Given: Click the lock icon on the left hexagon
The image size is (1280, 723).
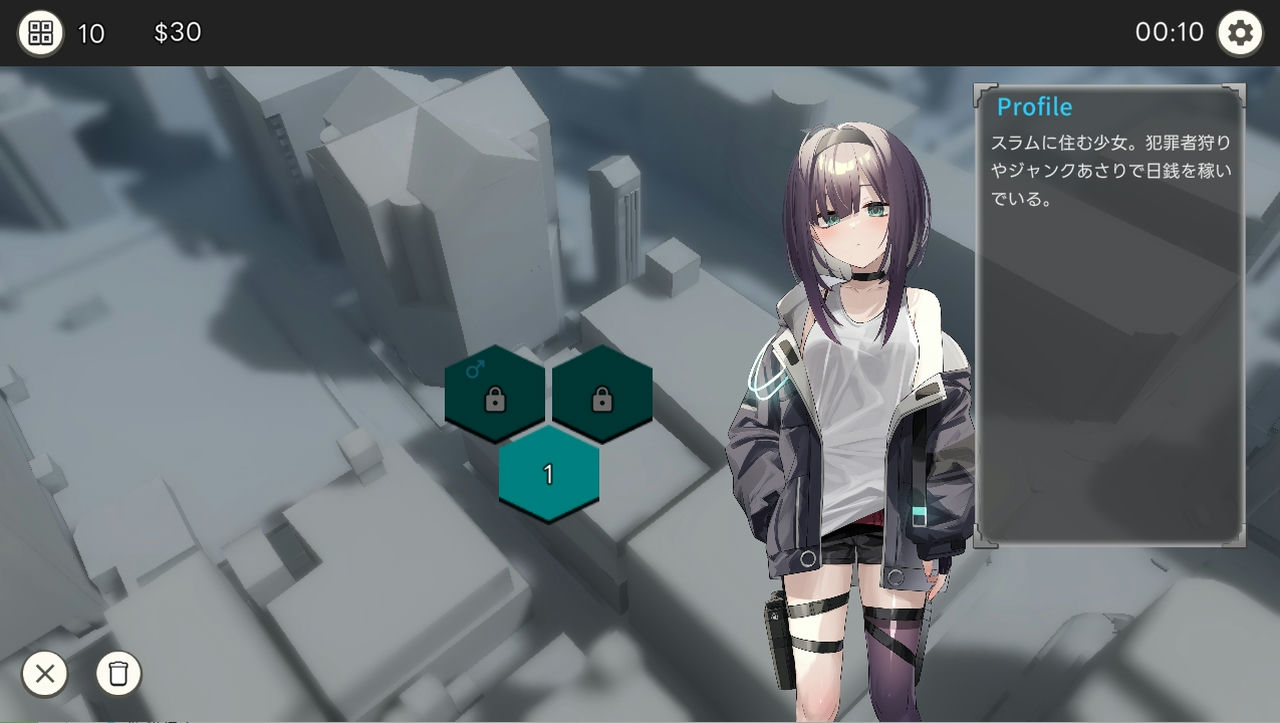Looking at the screenshot, I should (495, 400).
